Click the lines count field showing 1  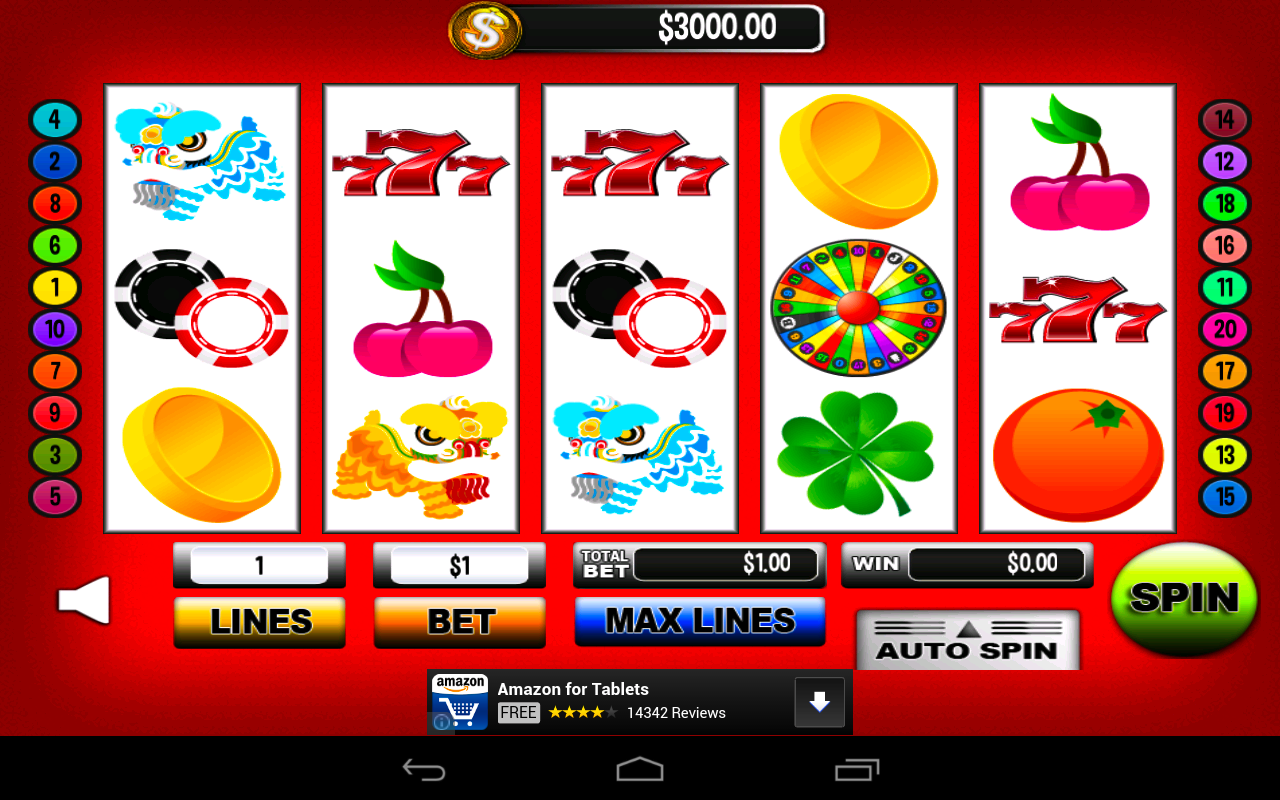(259, 564)
